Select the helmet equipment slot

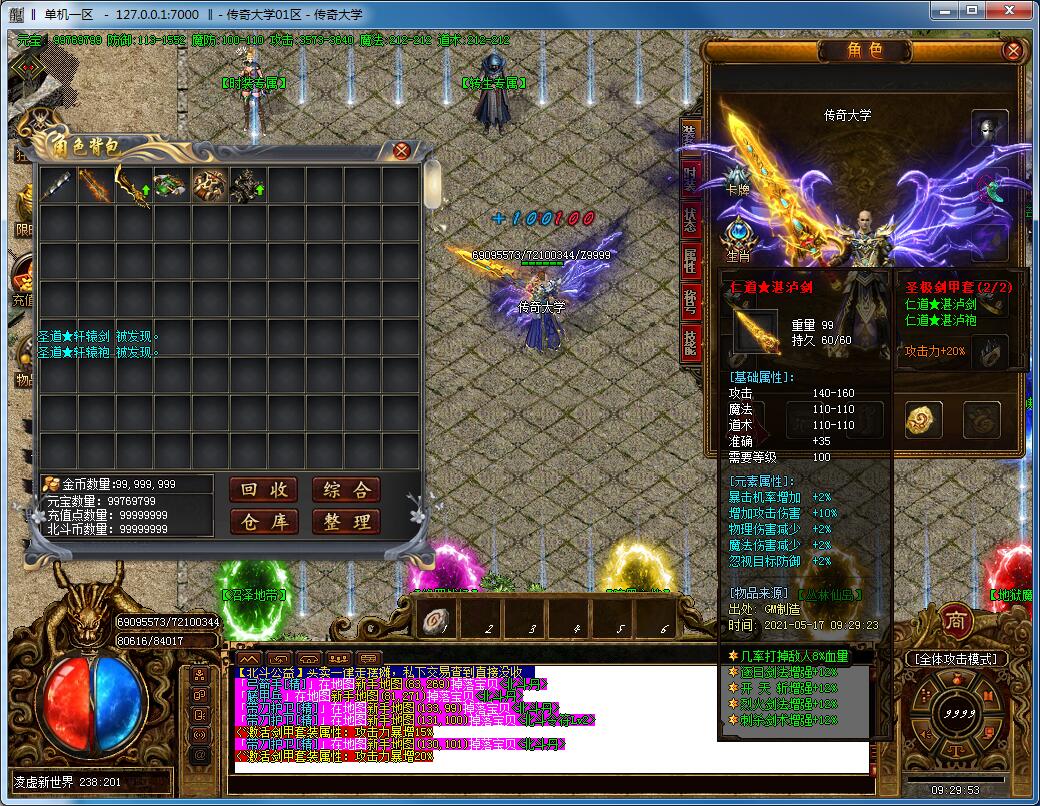[989, 129]
